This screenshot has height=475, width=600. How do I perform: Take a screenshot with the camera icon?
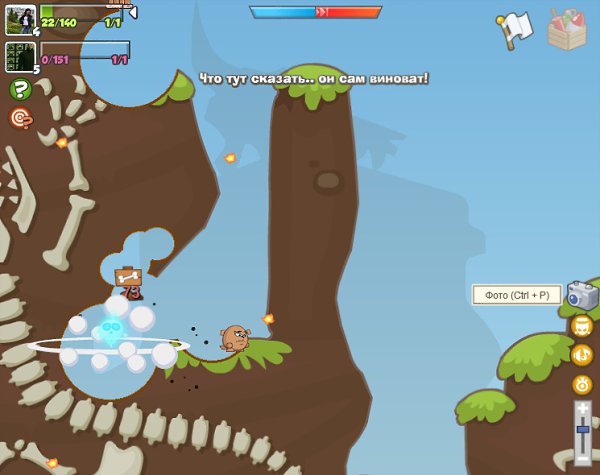[582, 295]
